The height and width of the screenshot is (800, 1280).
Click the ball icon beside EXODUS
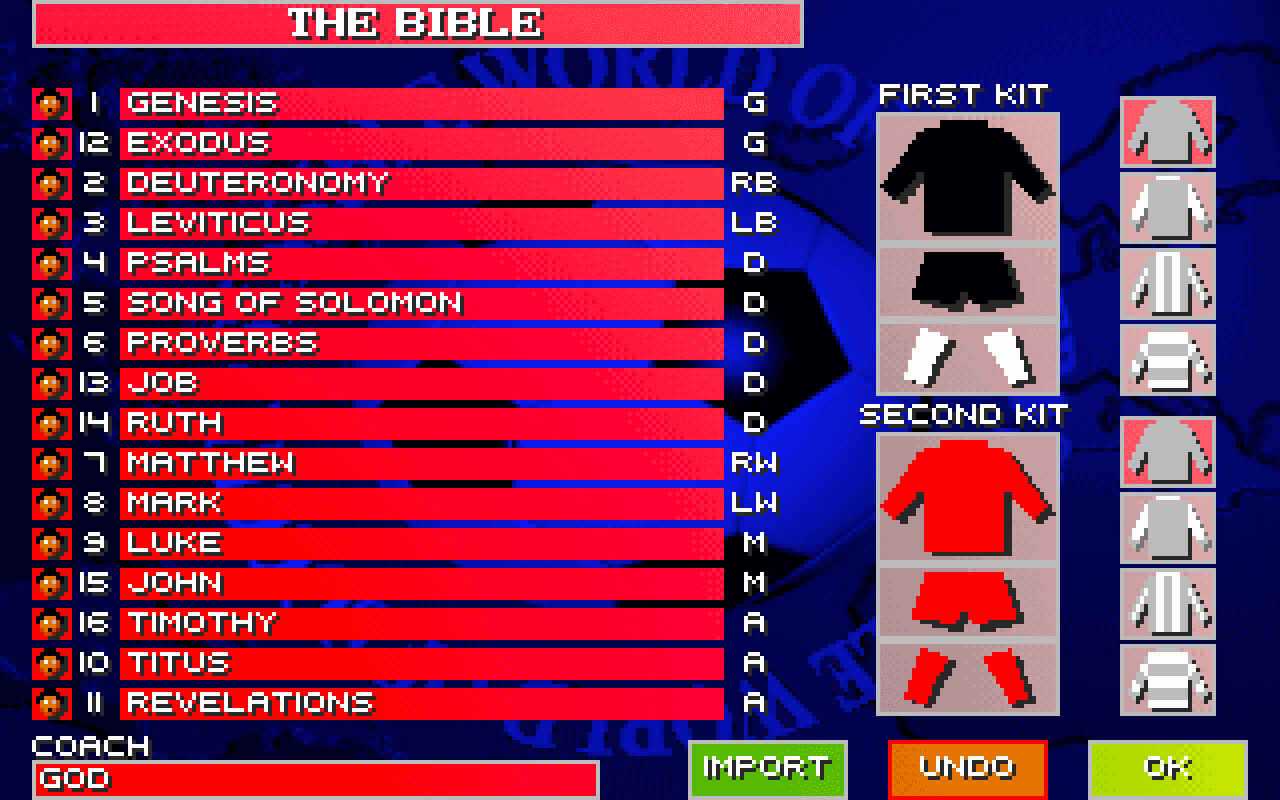click(50, 143)
